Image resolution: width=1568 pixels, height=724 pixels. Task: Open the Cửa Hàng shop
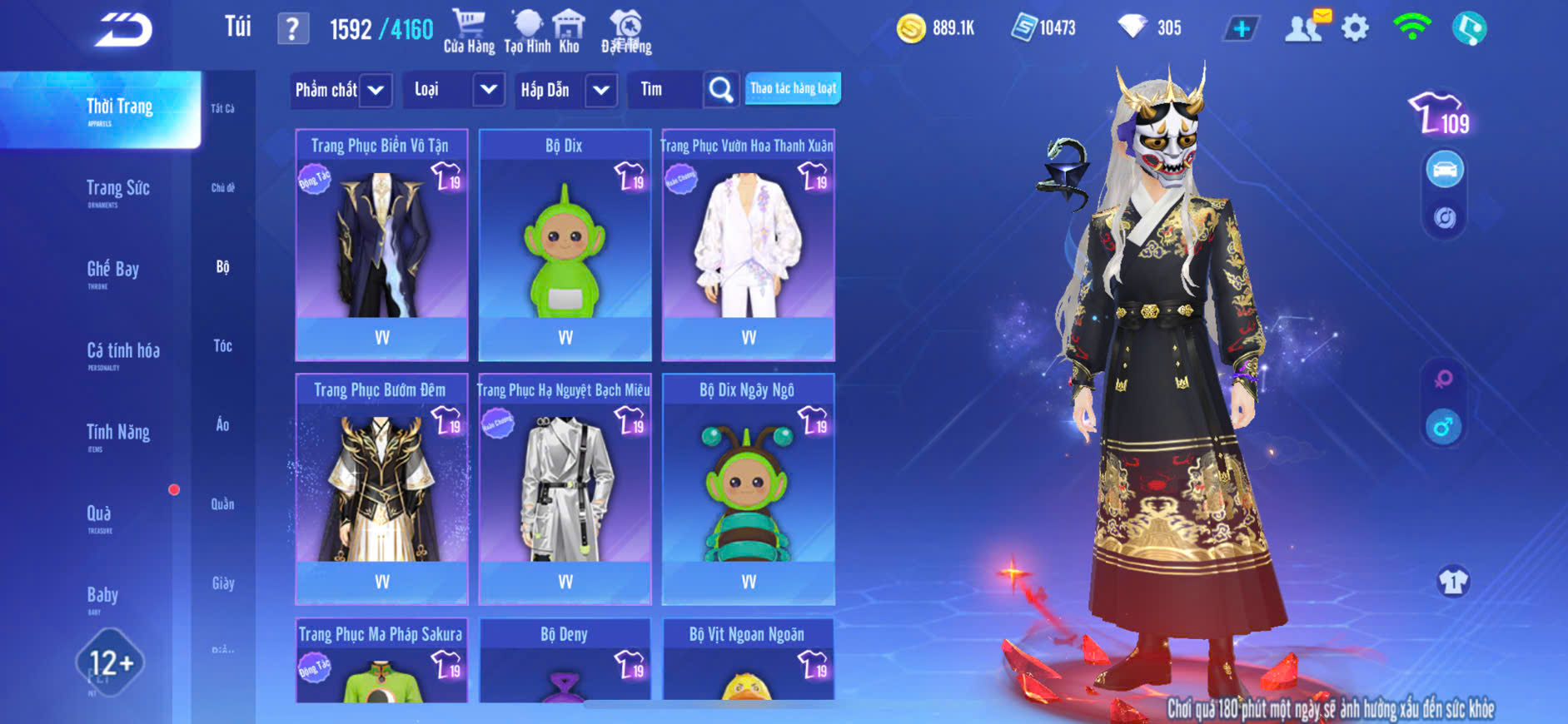(x=469, y=31)
